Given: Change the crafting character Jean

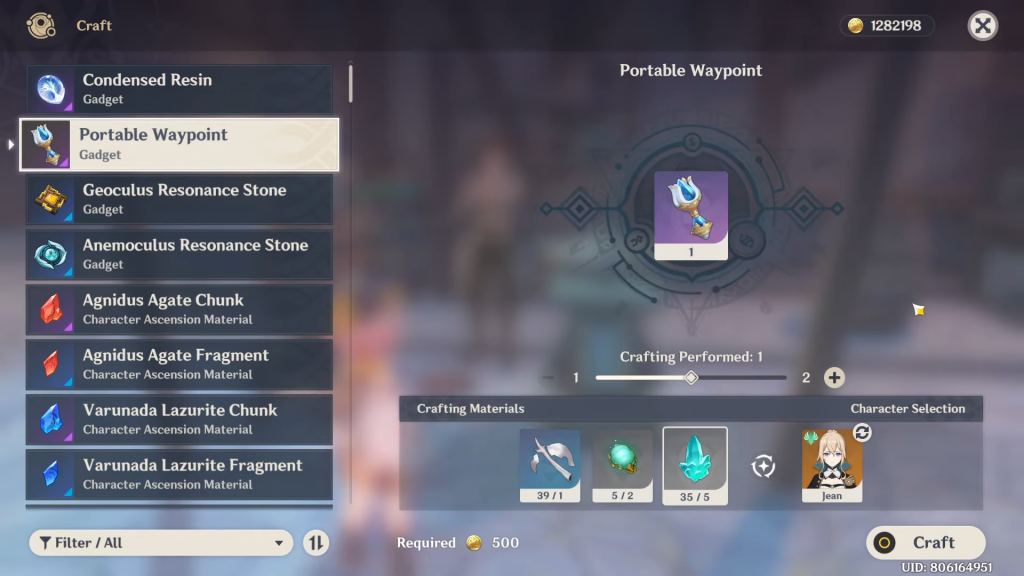Looking at the screenshot, I should pos(832,465).
